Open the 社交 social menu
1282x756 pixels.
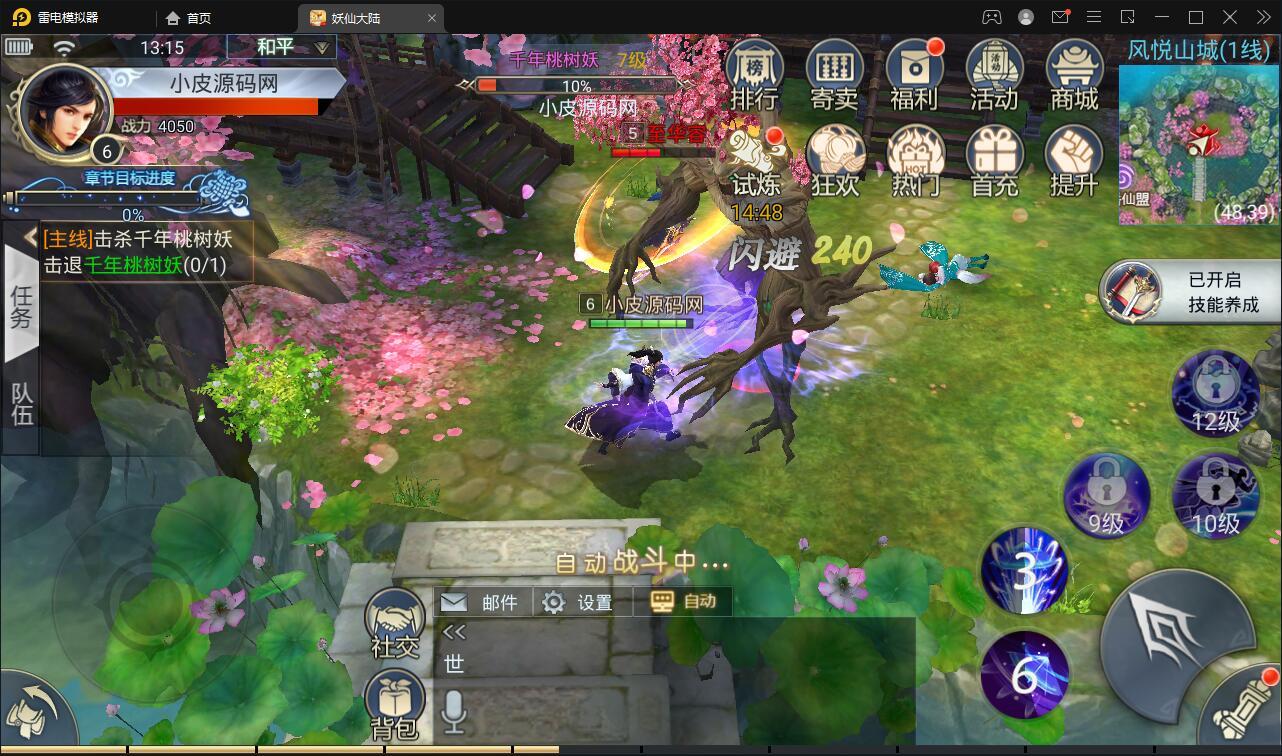395,620
